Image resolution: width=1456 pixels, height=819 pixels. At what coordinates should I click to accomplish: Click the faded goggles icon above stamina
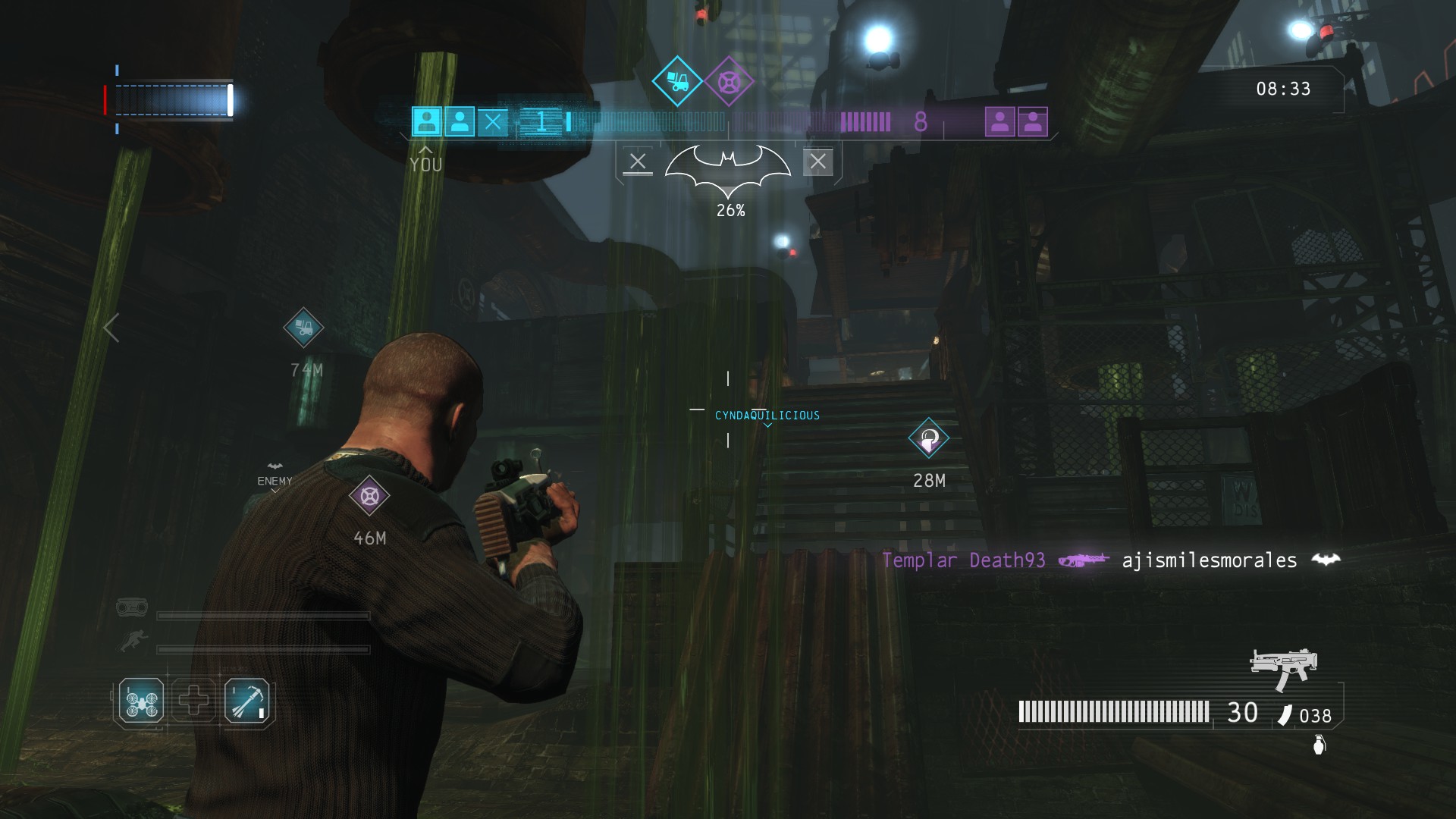(132, 607)
